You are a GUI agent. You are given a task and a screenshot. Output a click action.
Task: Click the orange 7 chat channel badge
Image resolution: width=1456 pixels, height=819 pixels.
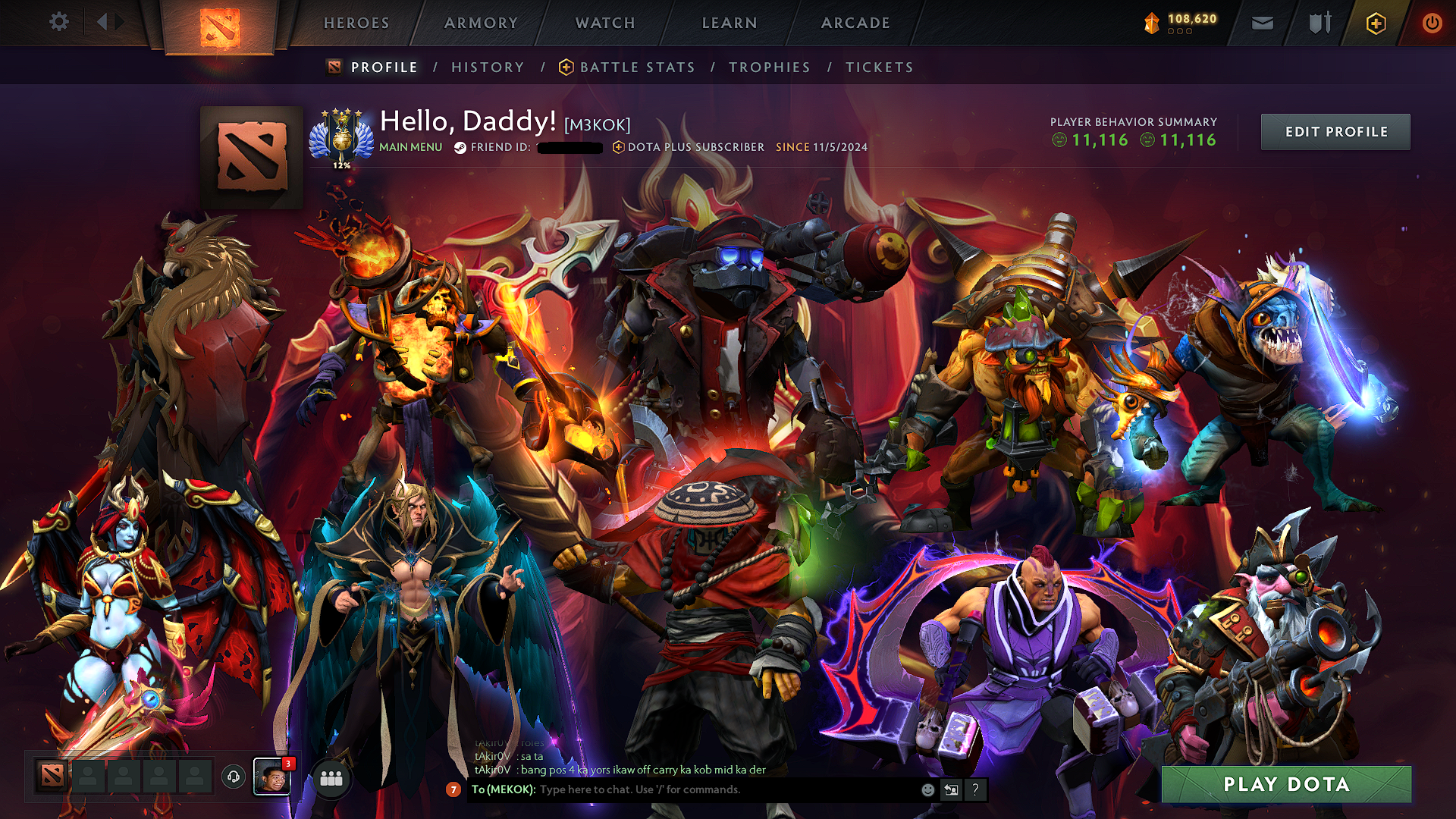tap(453, 790)
